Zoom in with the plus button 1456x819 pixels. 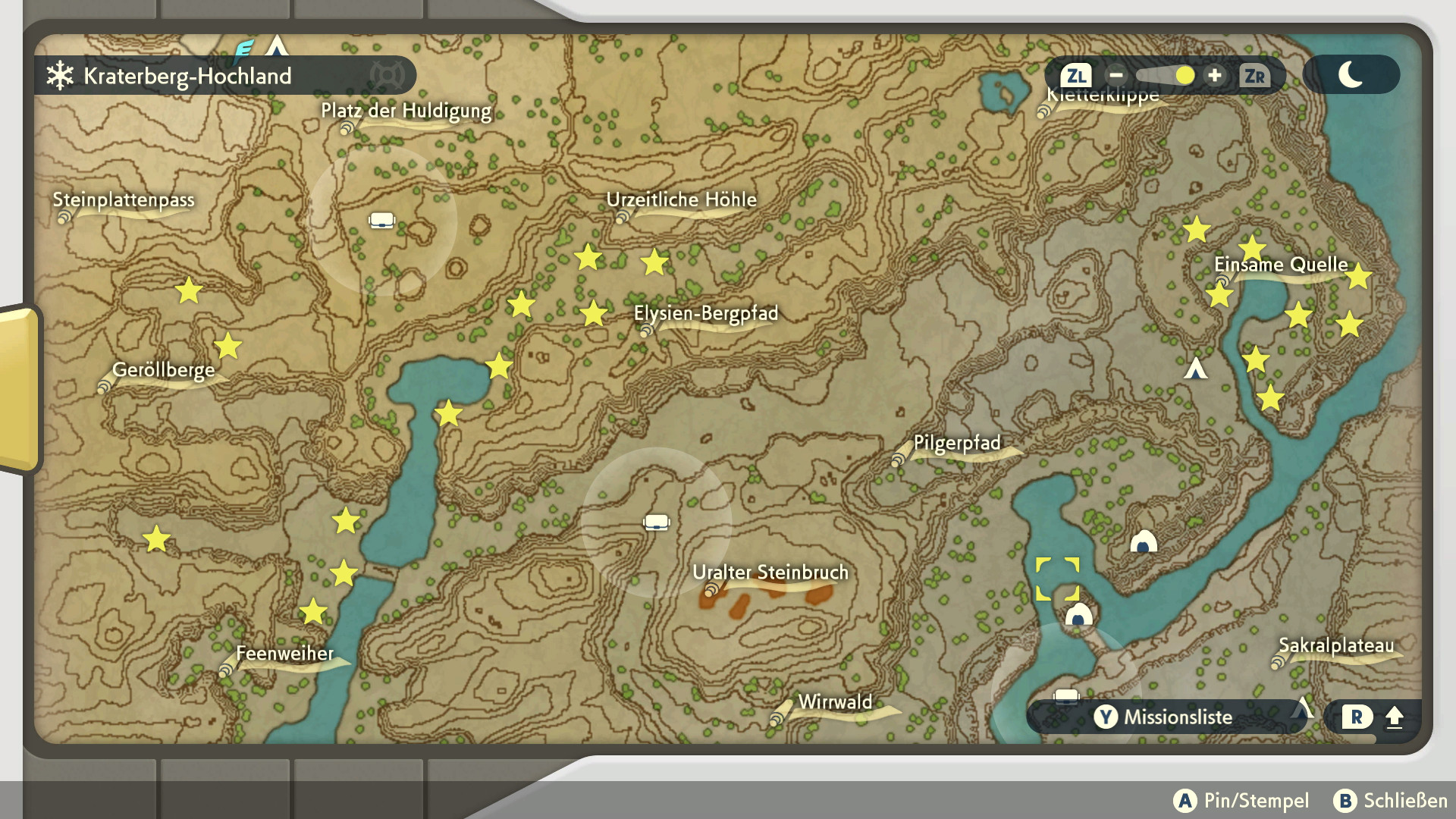[1215, 75]
